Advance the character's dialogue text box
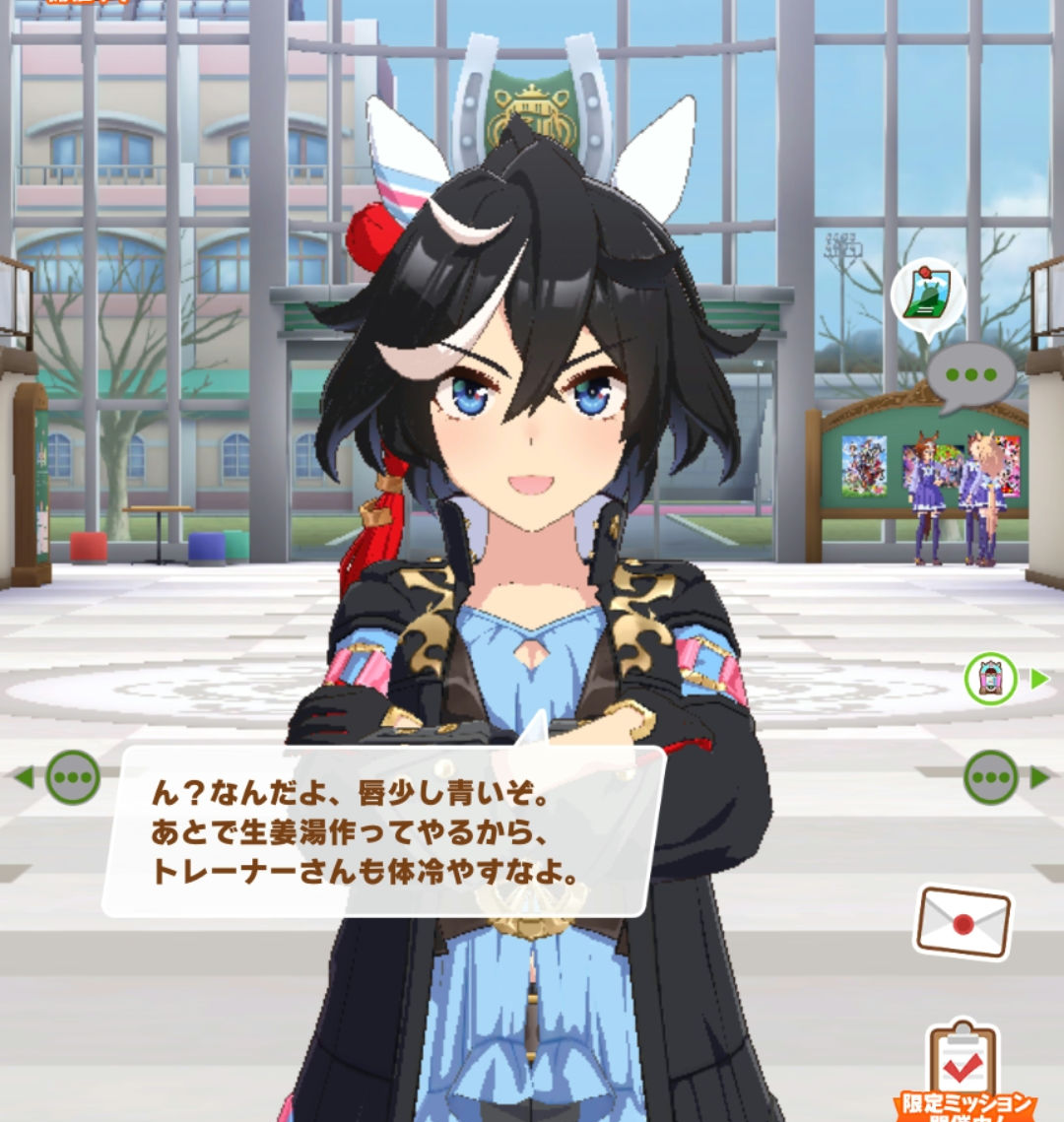The width and height of the screenshot is (1064, 1122). [384, 832]
